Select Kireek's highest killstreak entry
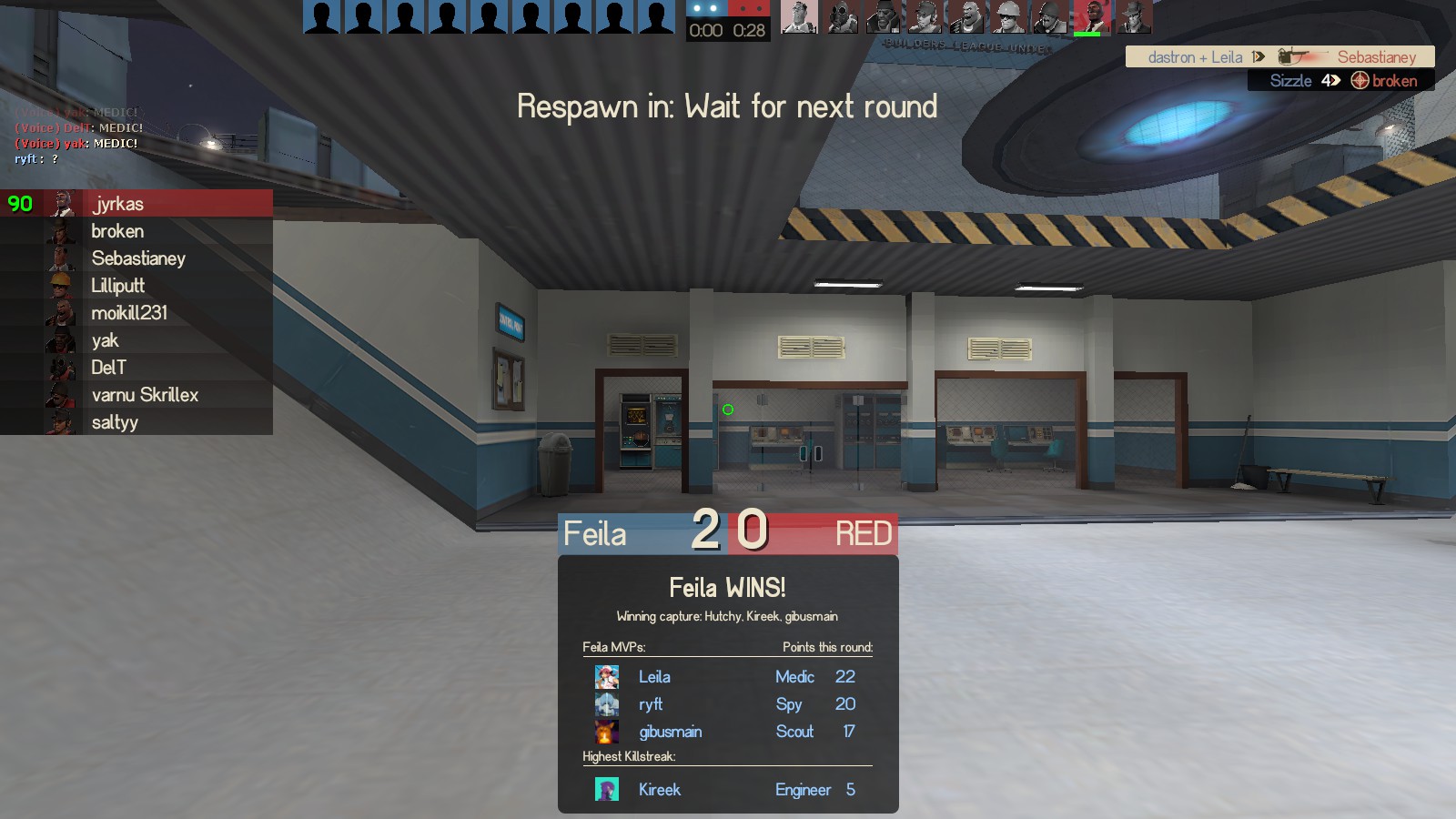Image resolution: width=1456 pixels, height=819 pixels. pos(726,790)
